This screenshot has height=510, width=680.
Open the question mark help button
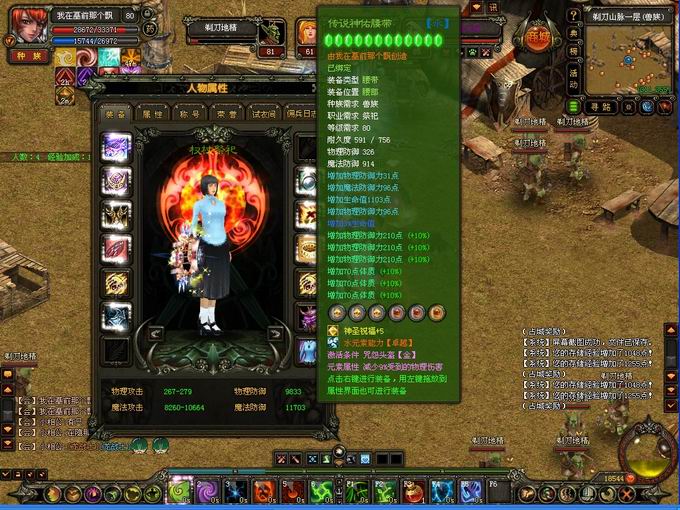[x=573, y=13]
